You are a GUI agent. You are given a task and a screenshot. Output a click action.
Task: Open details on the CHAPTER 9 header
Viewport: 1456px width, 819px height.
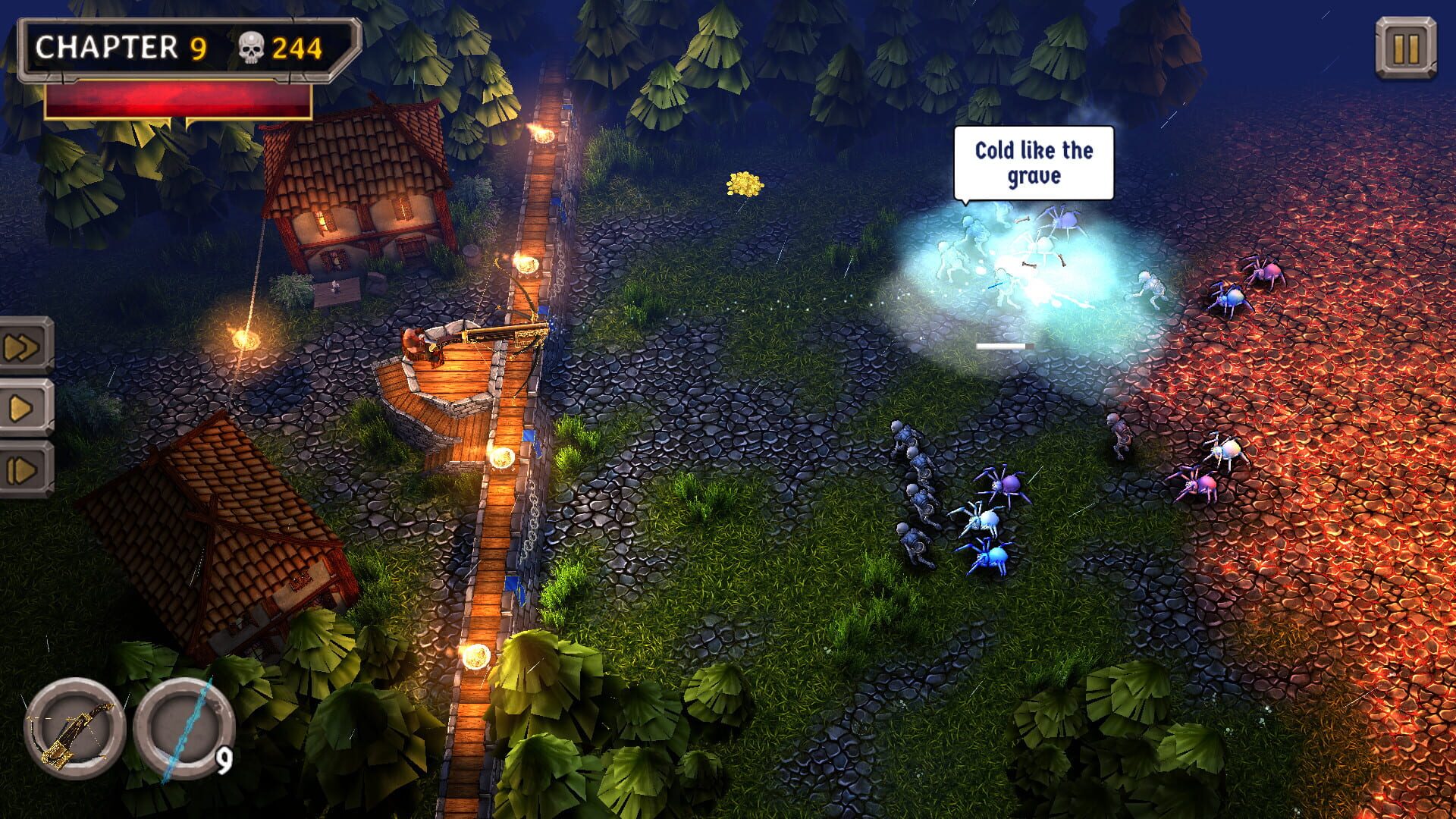coord(121,45)
